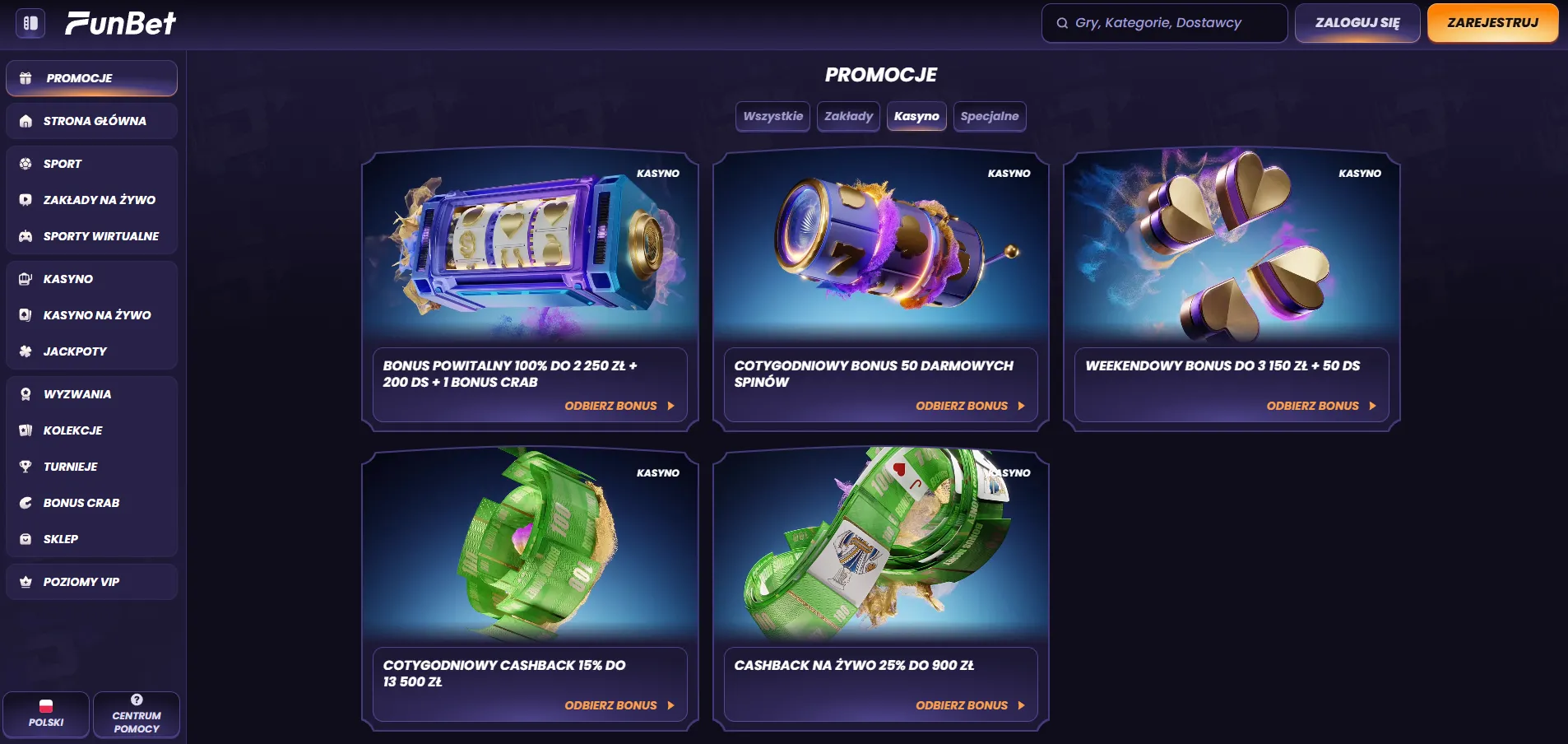Open the Centrum Pomocy help panel
Image resolution: width=1568 pixels, height=744 pixels.
click(x=137, y=714)
